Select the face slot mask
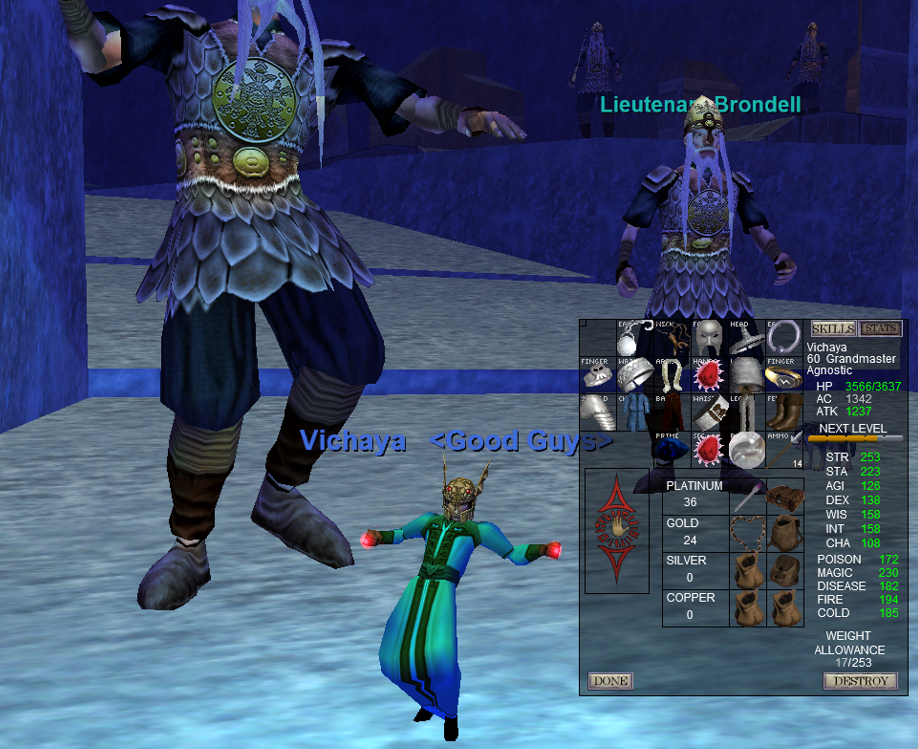This screenshot has width=918, height=749. click(x=708, y=339)
